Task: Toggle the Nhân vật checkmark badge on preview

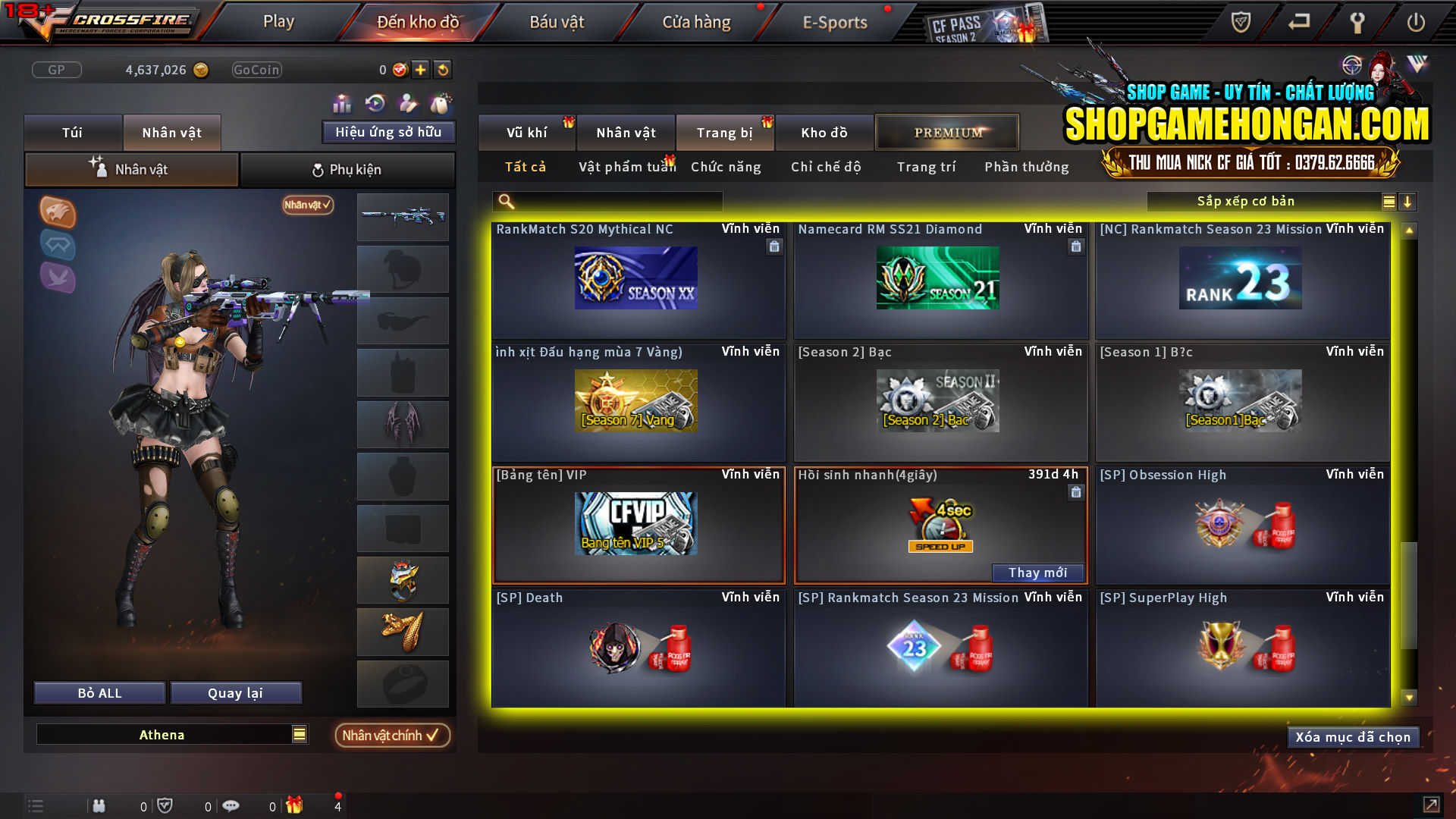Action: pyautogui.click(x=306, y=205)
